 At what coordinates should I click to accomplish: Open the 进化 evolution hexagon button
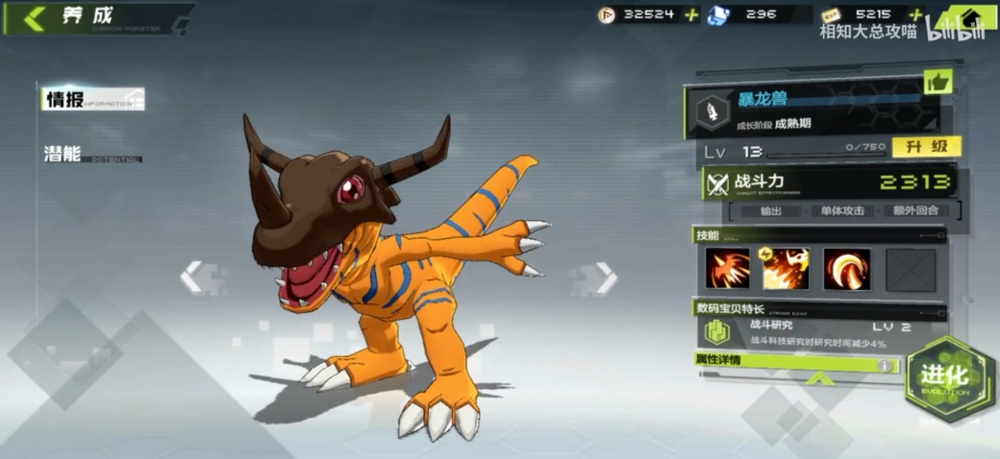pyautogui.click(x=944, y=378)
